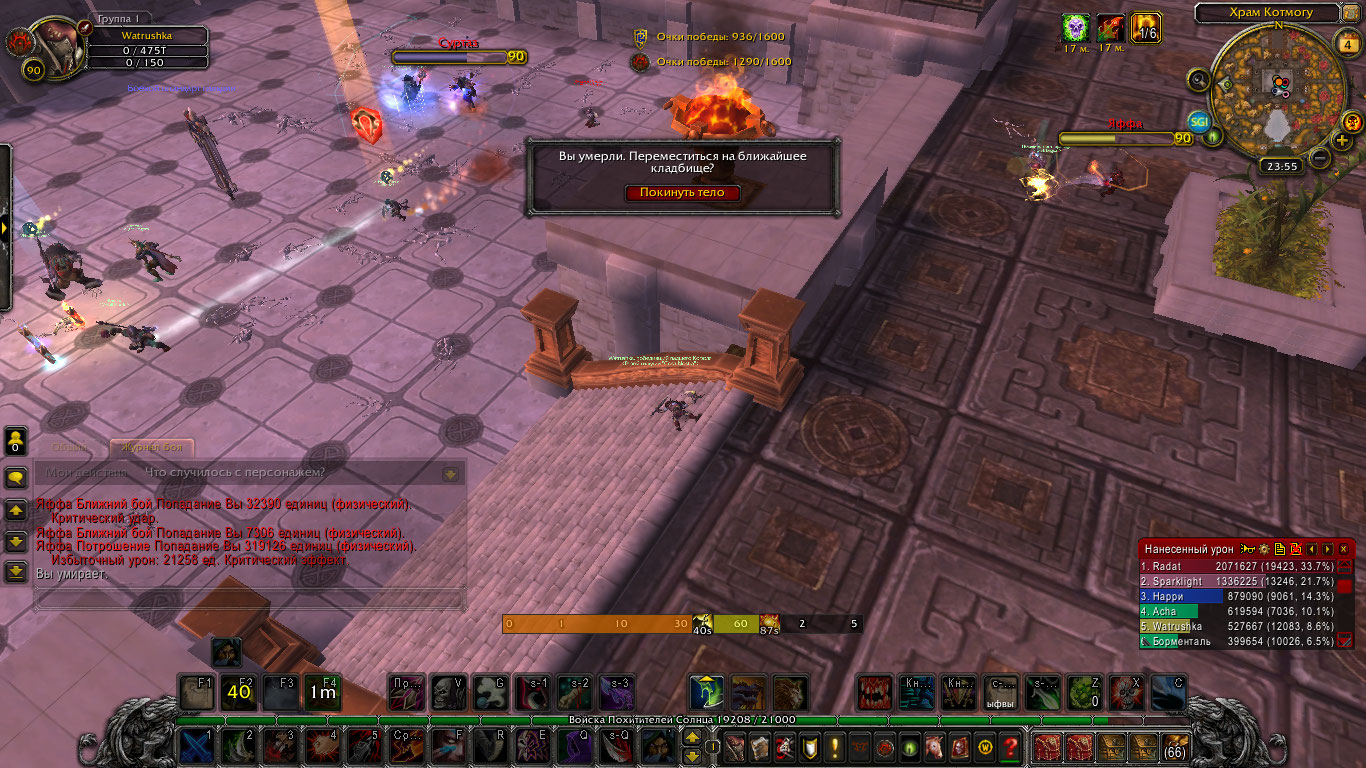Close the damage meter window
The width and height of the screenshot is (1366, 768).
[x=1344, y=549]
